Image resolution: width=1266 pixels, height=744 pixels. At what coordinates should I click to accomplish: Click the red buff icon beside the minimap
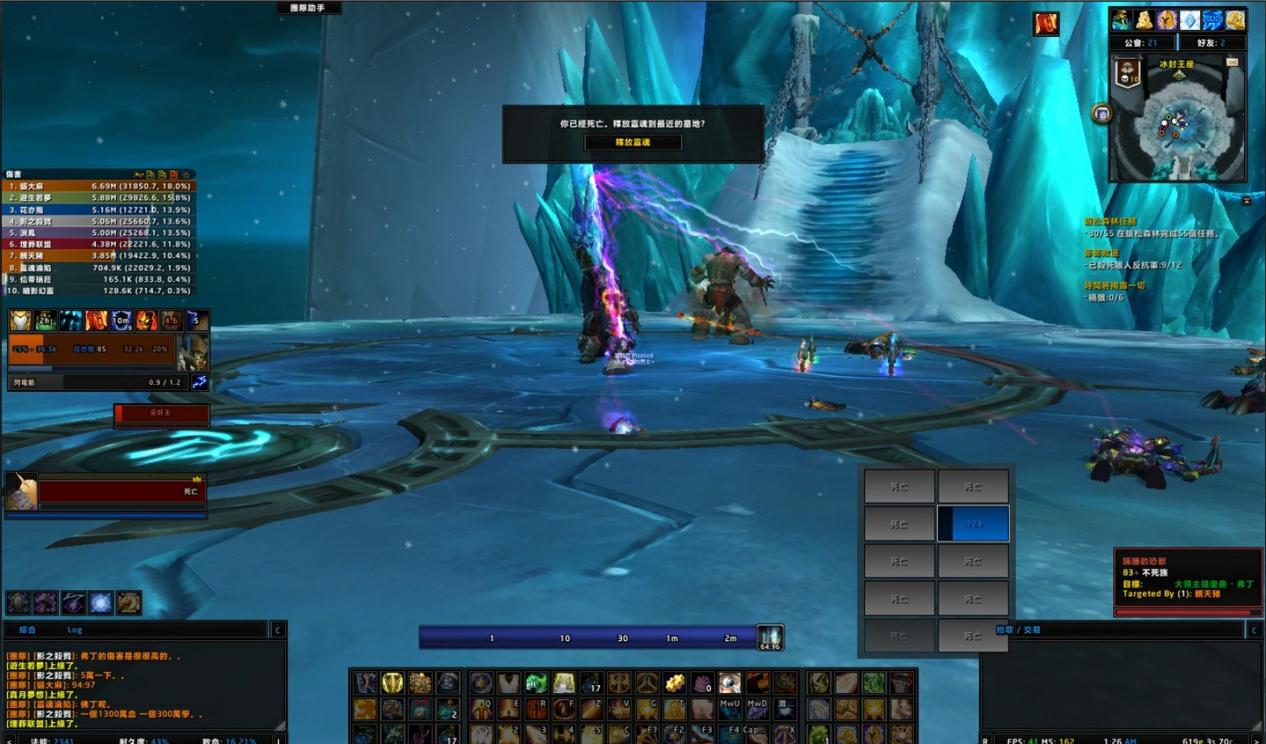[x=1046, y=24]
